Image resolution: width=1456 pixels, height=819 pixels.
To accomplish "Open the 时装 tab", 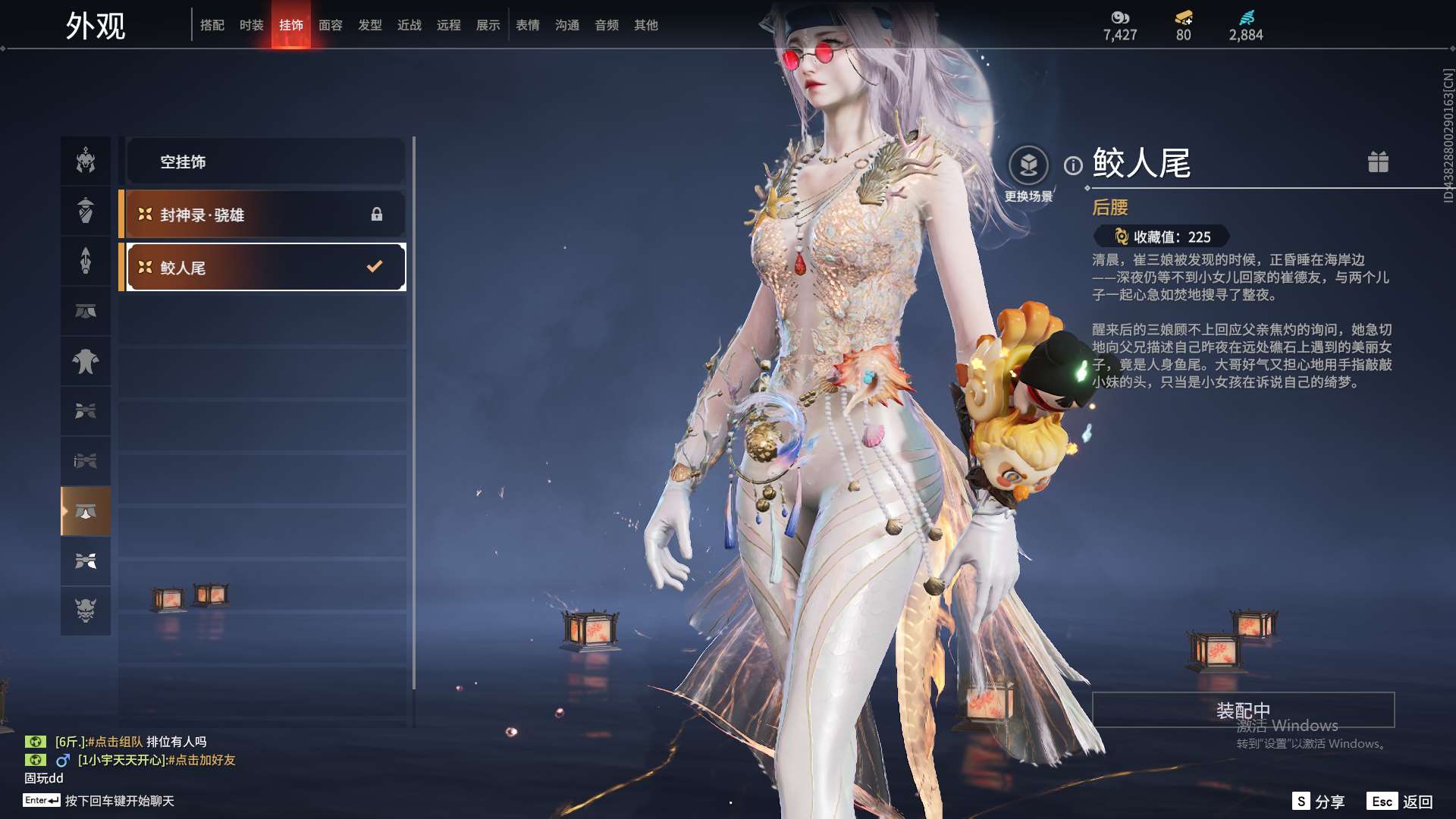I will (x=252, y=25).
